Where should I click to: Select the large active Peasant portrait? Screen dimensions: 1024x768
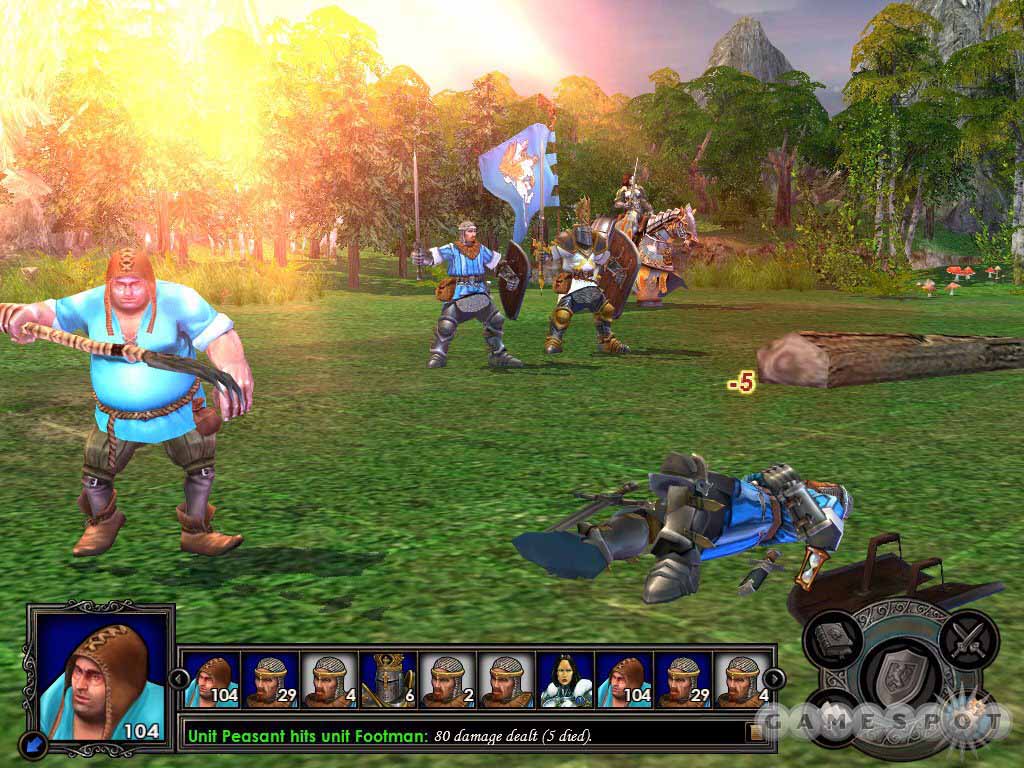[x=99, y=674]
